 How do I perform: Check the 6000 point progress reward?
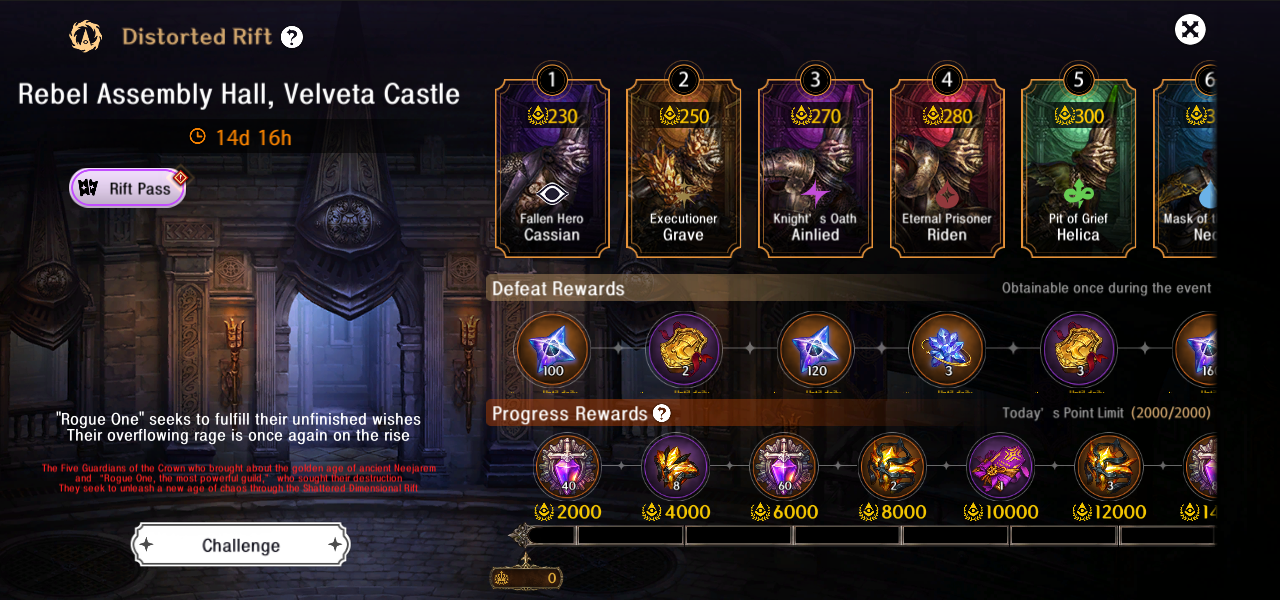tap(784, 467)
